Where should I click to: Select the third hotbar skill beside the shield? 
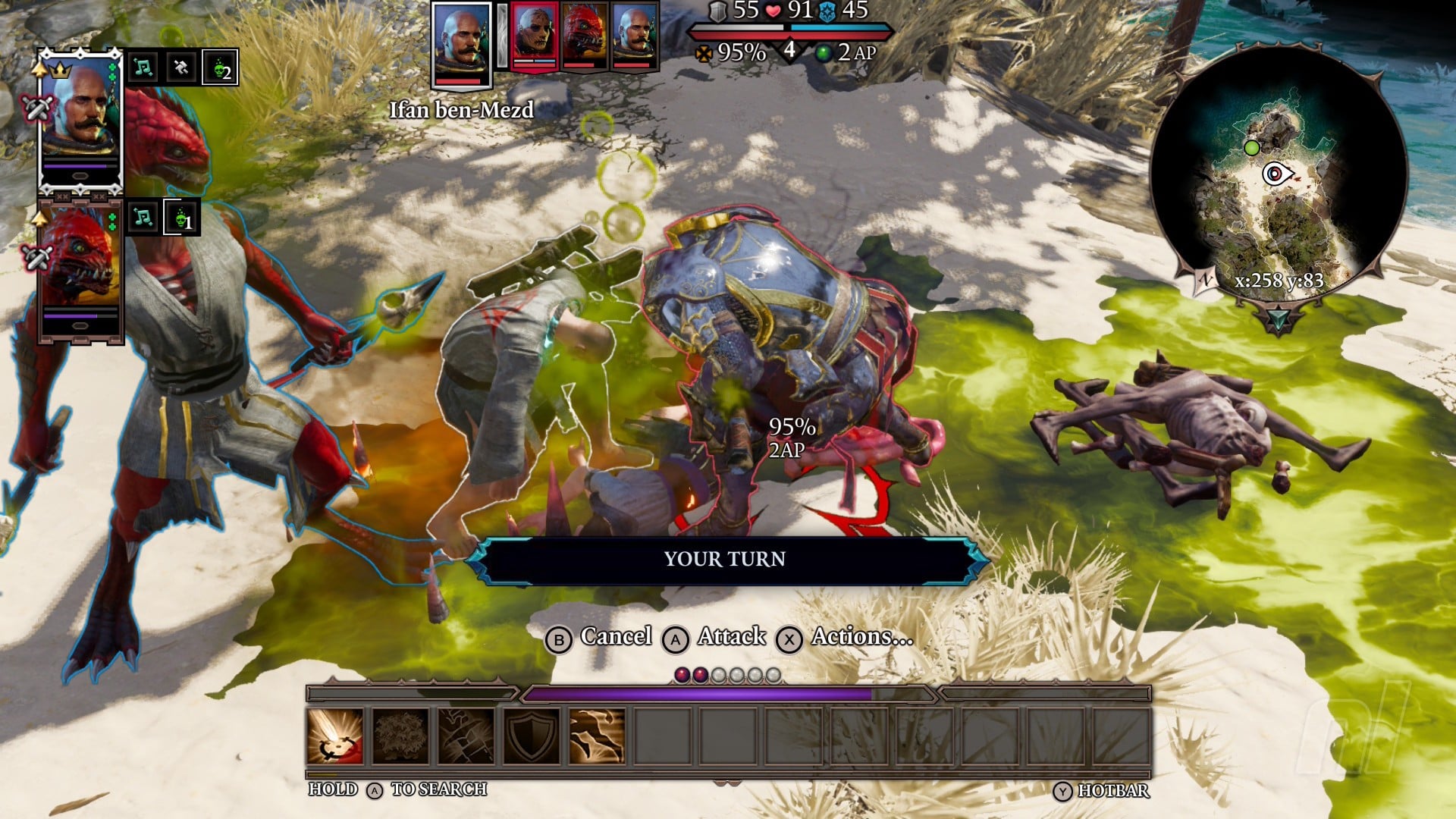466,736
